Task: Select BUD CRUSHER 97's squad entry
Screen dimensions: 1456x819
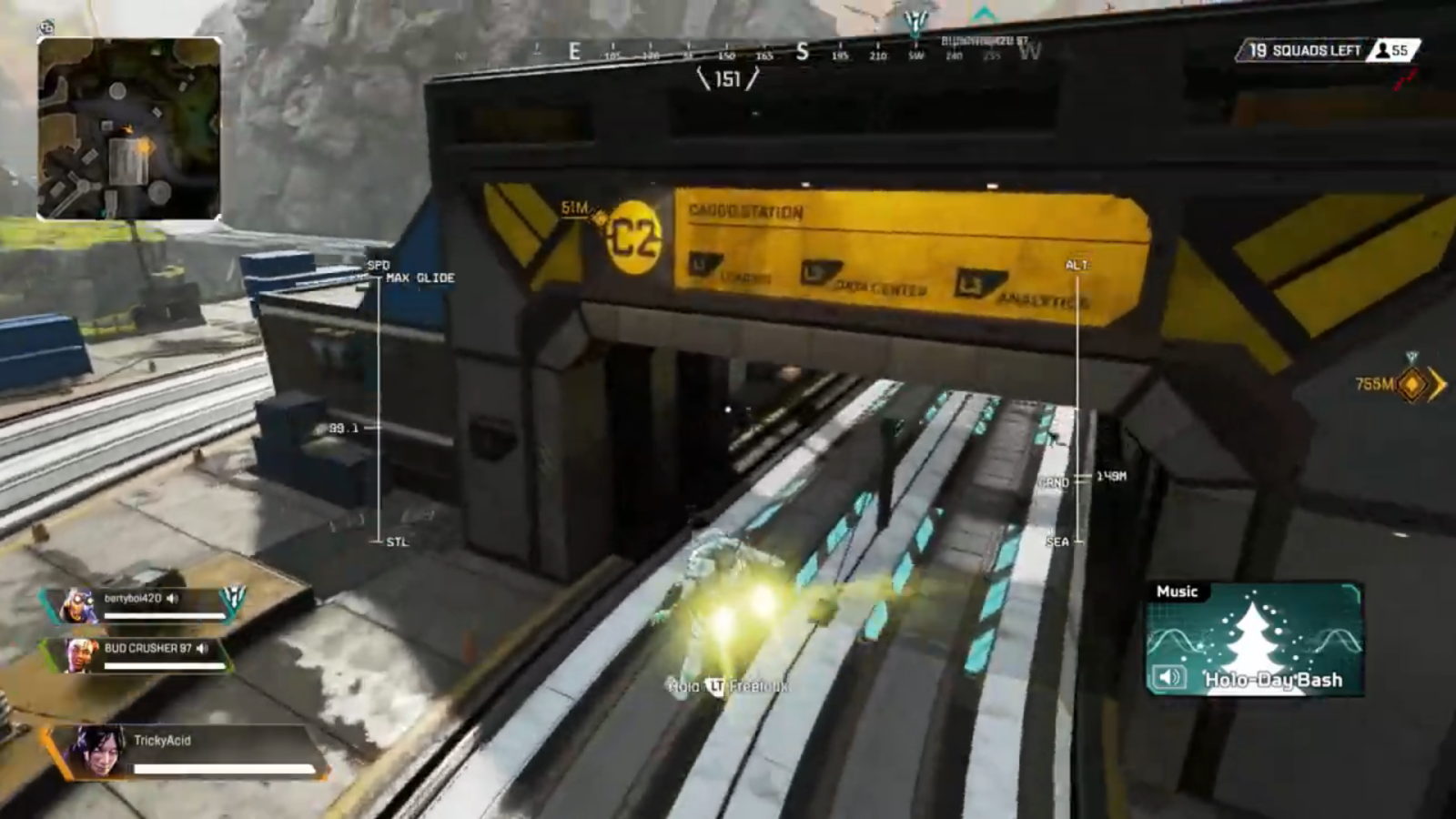Action: tap(144, 654)
